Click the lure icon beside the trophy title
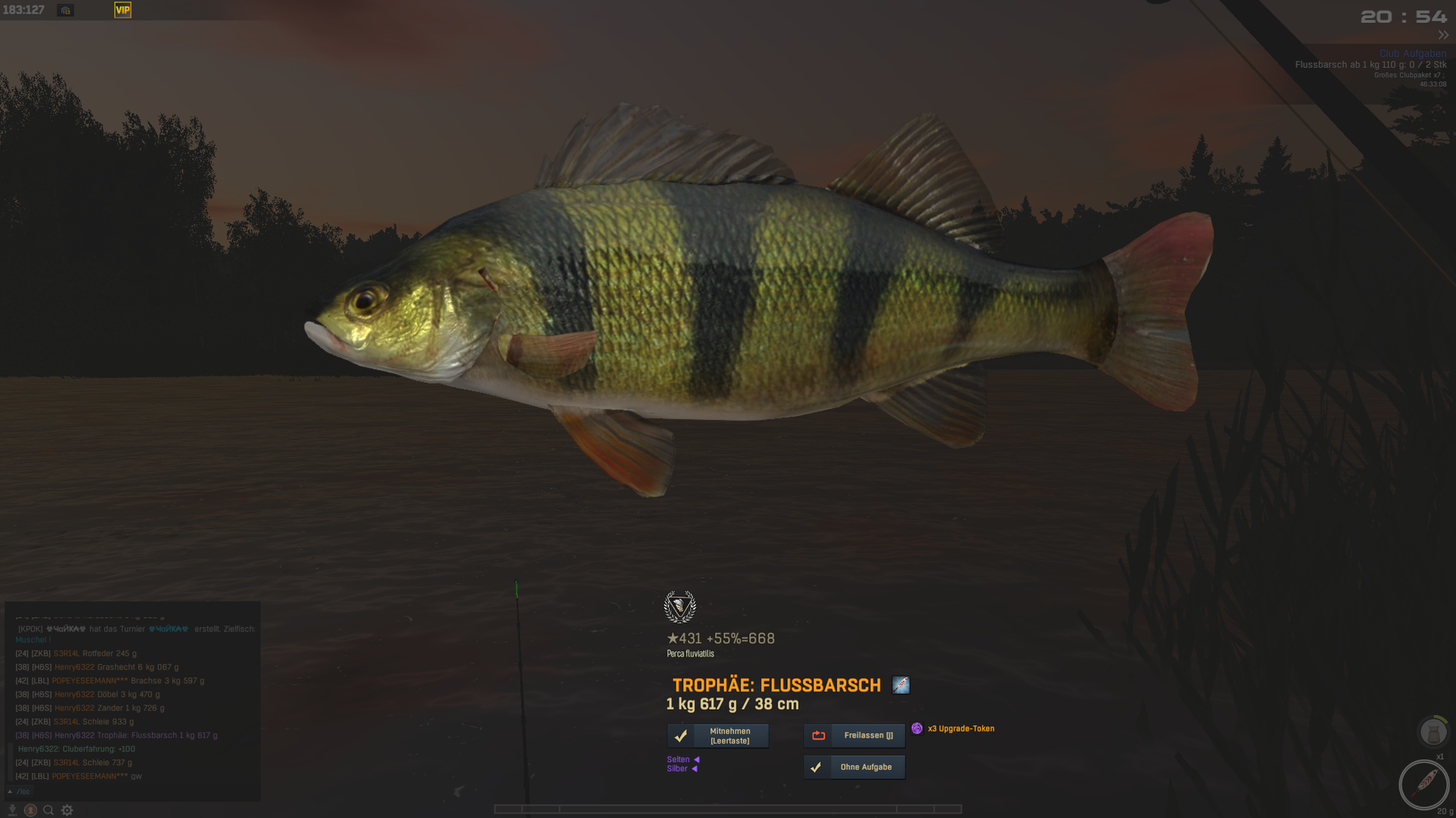1456x818 pixels. click(900, 685)
